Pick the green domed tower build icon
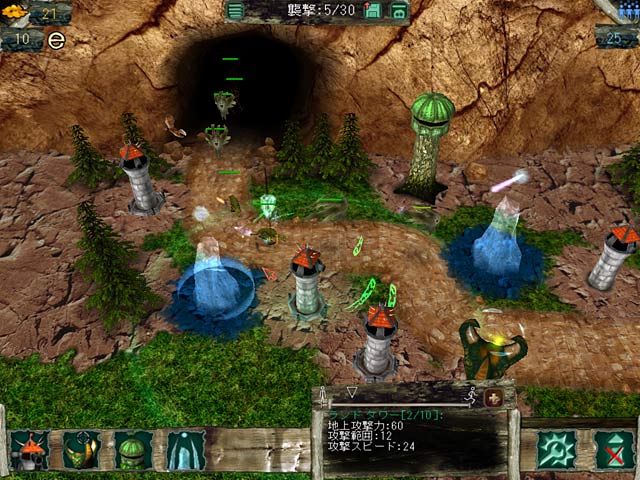The height and width of the screenshot is (480, 640). [133, 450]
